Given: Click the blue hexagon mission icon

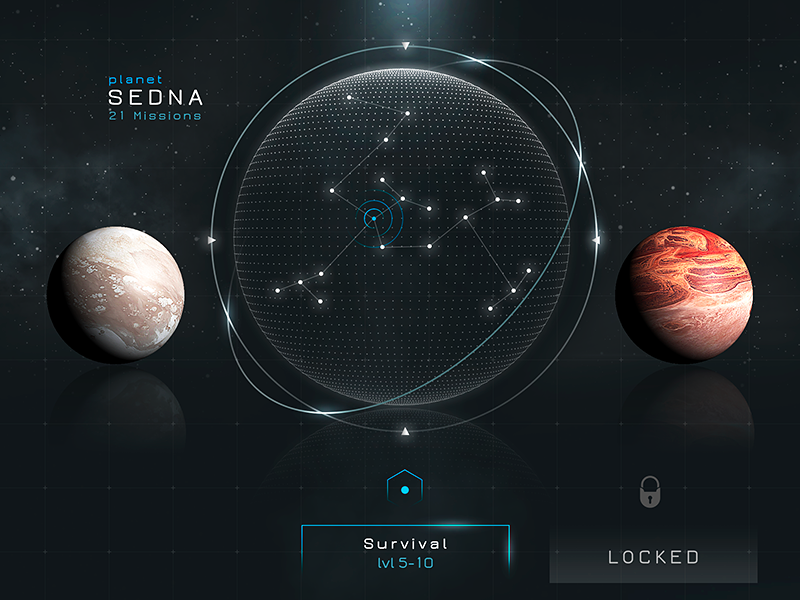Looking at the screenshot, I should pyautogui.click(x=404, y=489).
